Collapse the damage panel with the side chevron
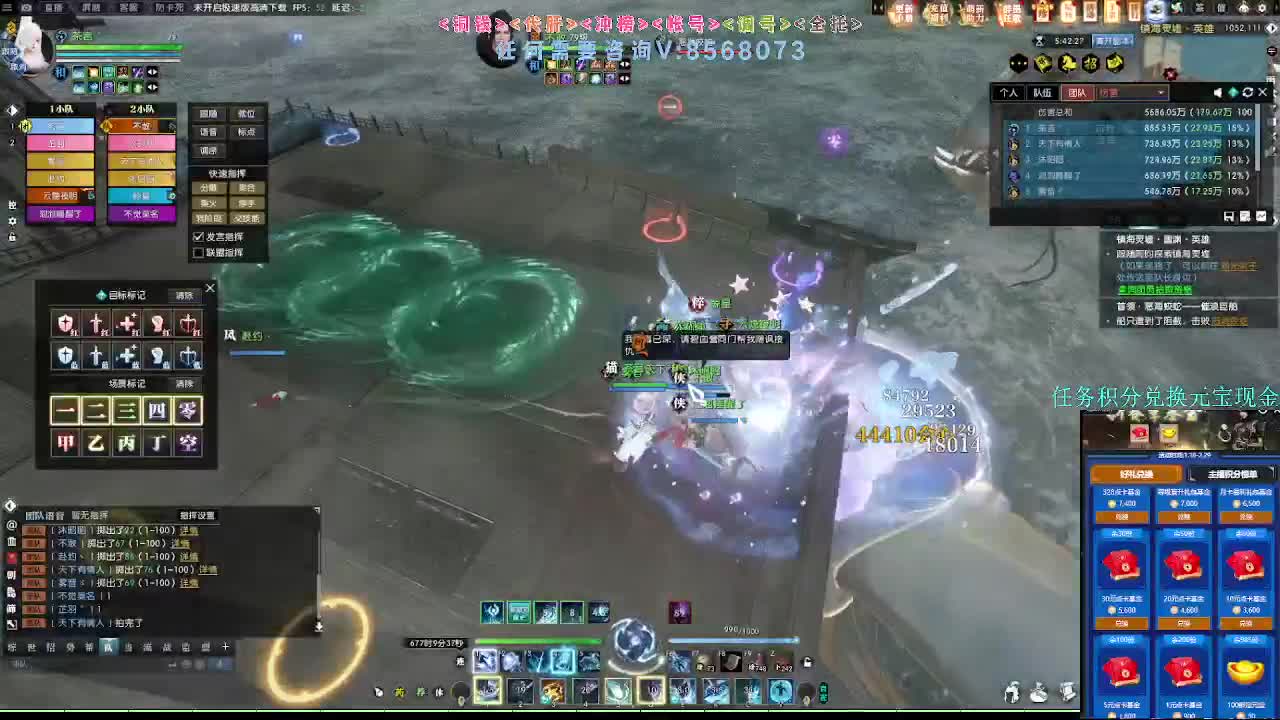 (x=1275, y=218)
